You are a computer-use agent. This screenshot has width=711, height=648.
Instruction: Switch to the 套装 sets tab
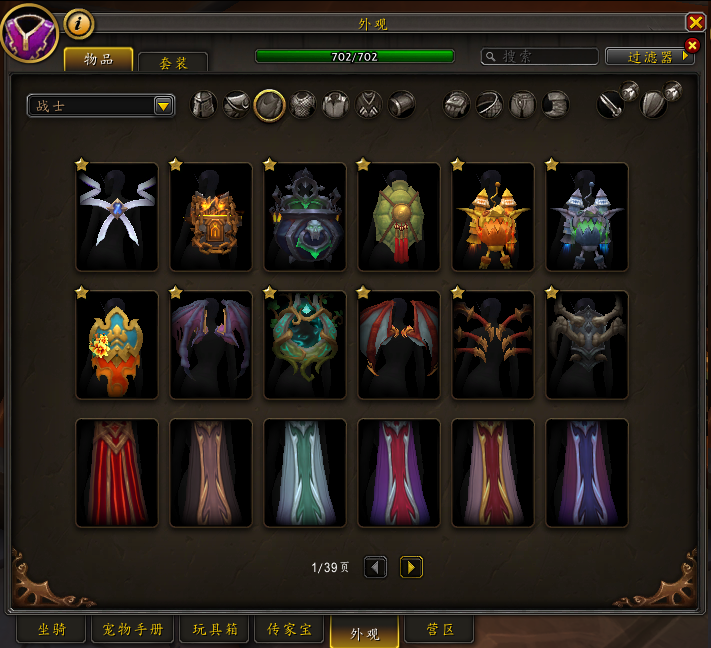pos(173,62)
